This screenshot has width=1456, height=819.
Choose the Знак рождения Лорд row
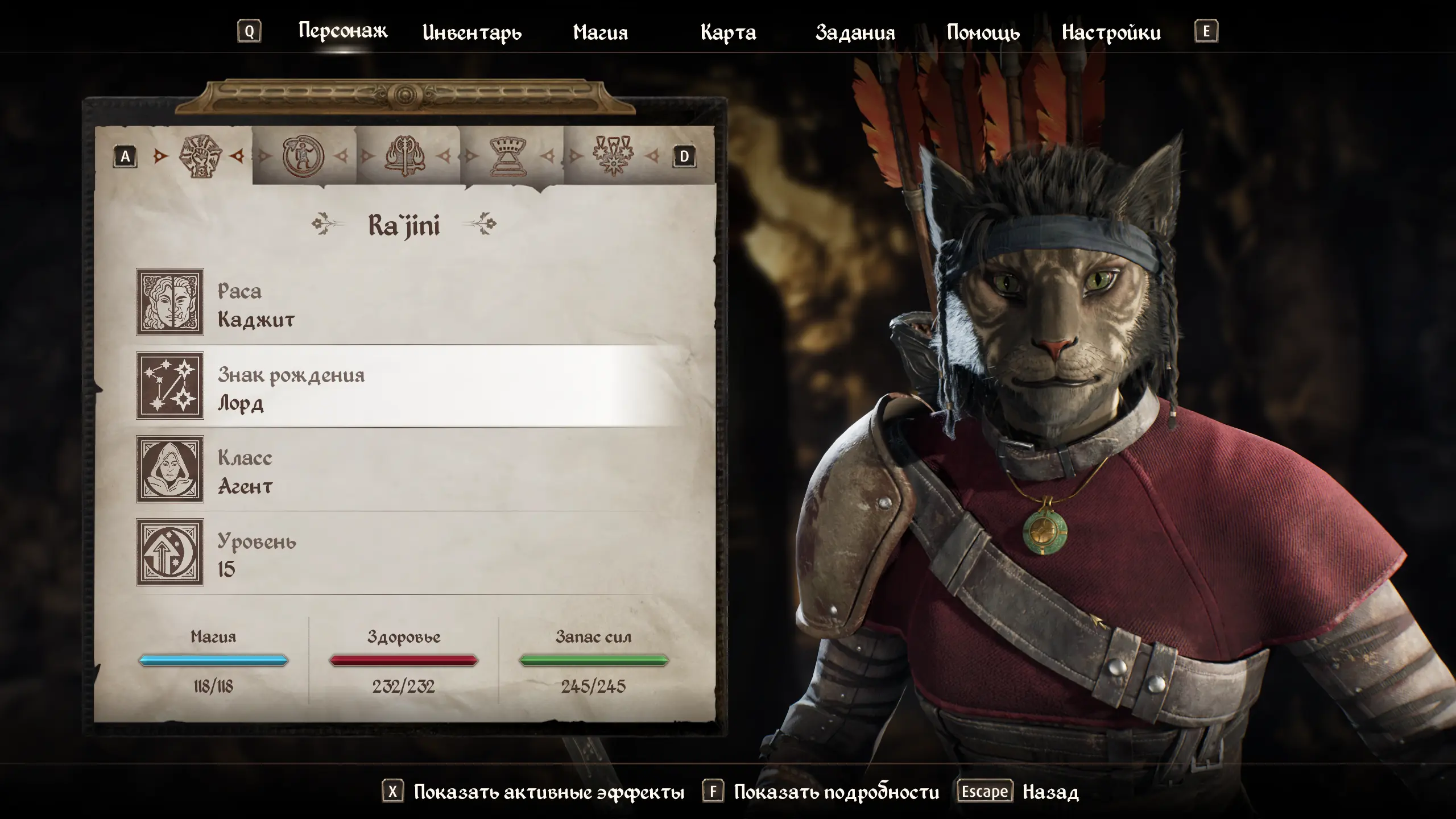[x=398, y=386]
